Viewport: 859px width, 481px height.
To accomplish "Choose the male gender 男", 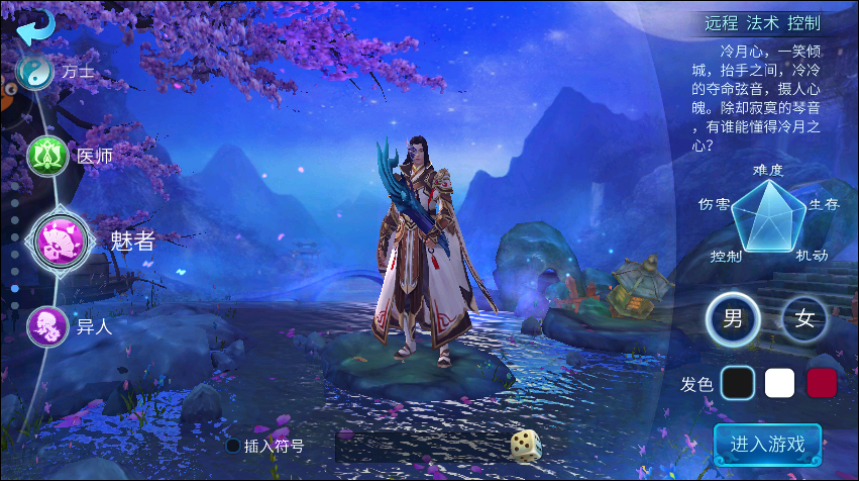I will pyautogui.click(x=733, y=320).
